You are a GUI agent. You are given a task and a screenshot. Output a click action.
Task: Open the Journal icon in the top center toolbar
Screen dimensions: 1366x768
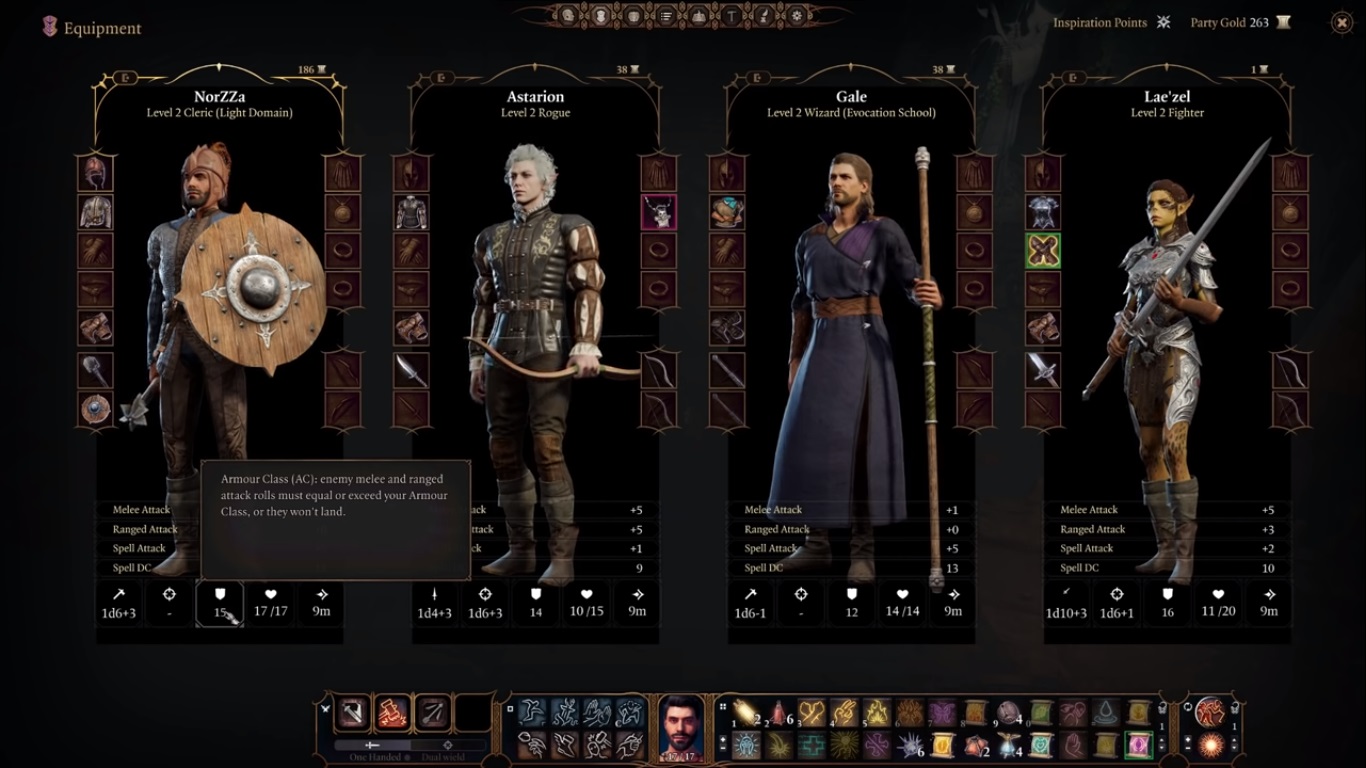(666, 15)
